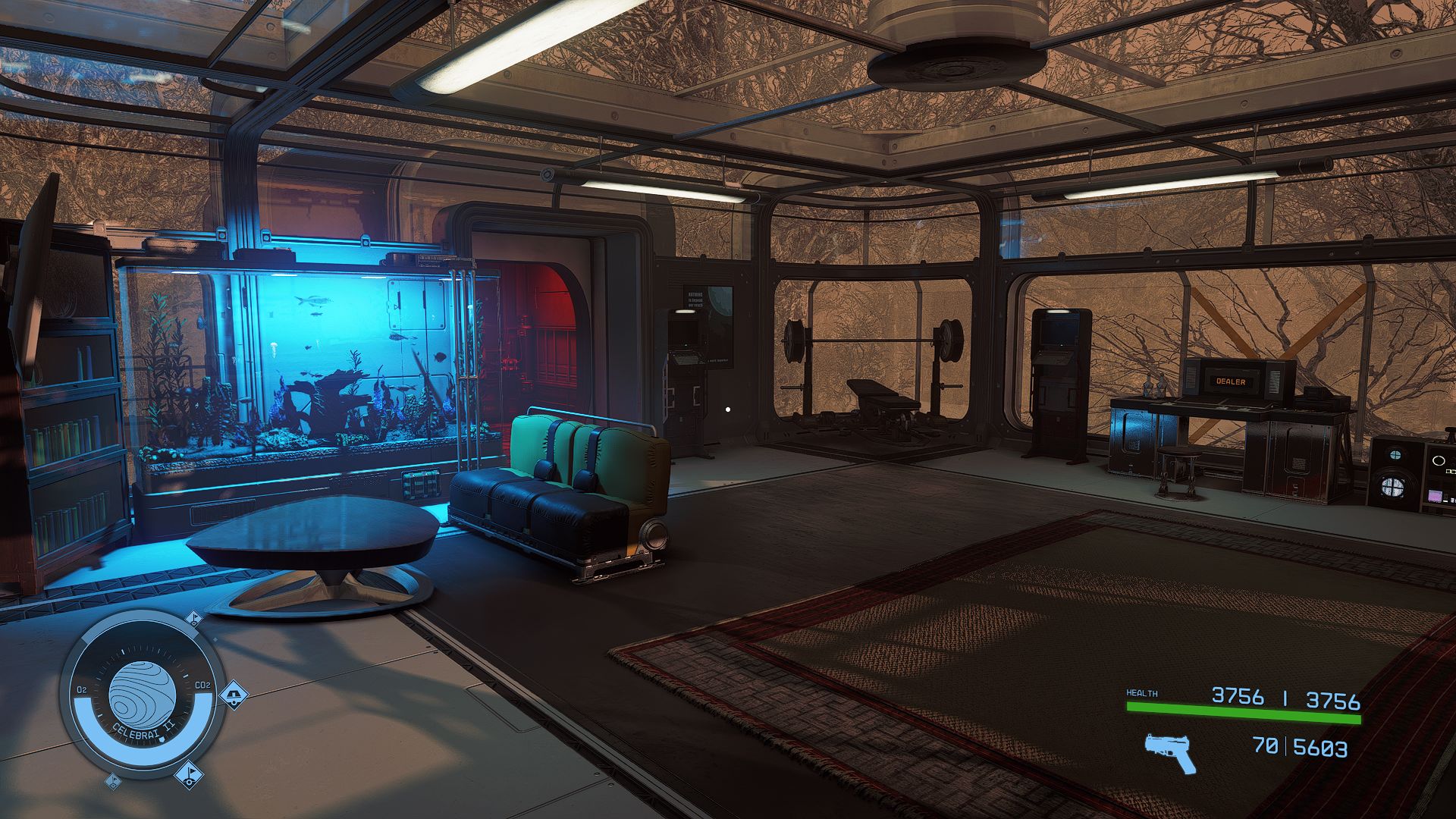
Task: Select the largest, brightest flag marker on the compass
Action: pos(188,774)
